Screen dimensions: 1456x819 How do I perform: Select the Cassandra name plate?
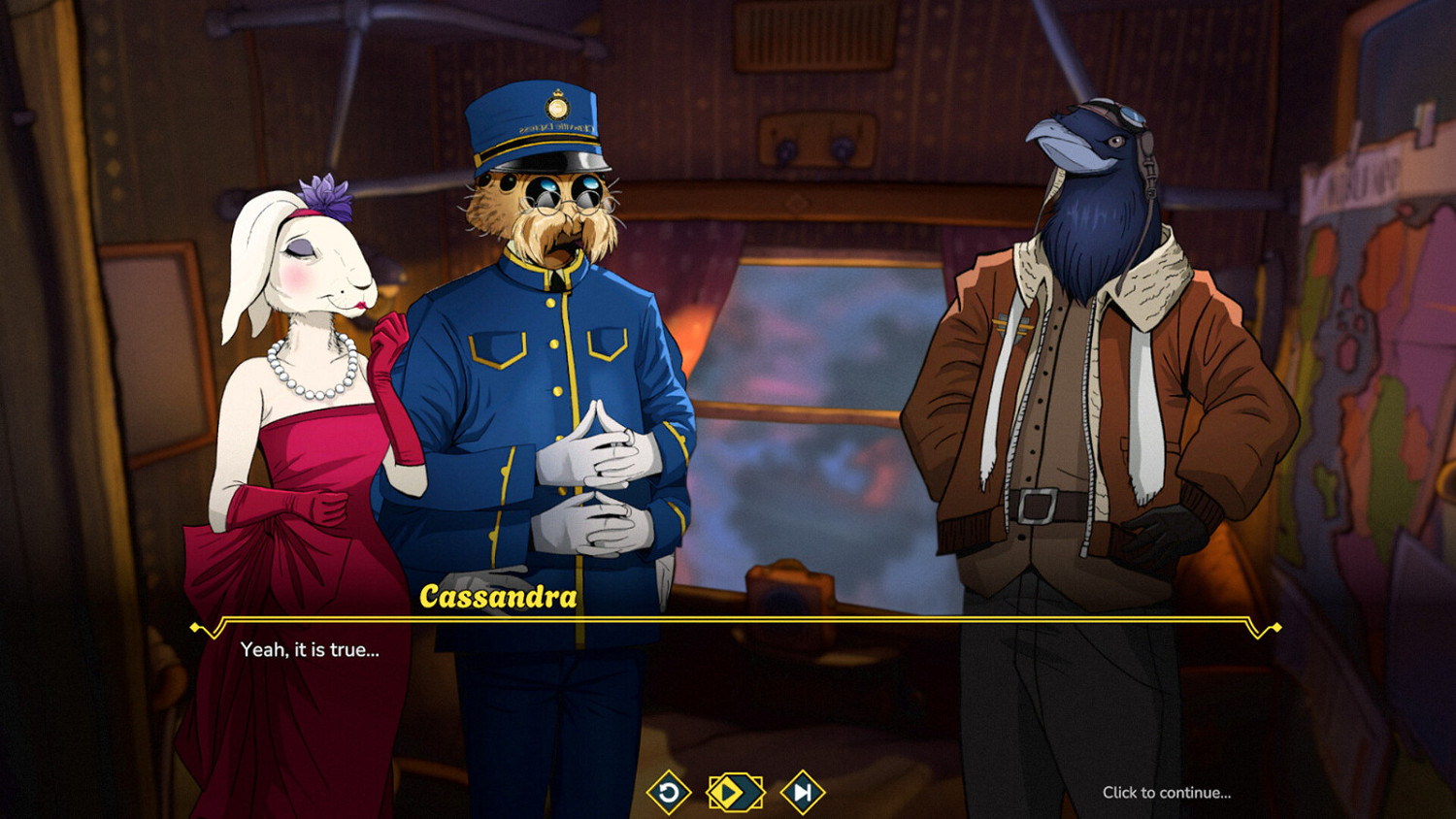(497, 598)
